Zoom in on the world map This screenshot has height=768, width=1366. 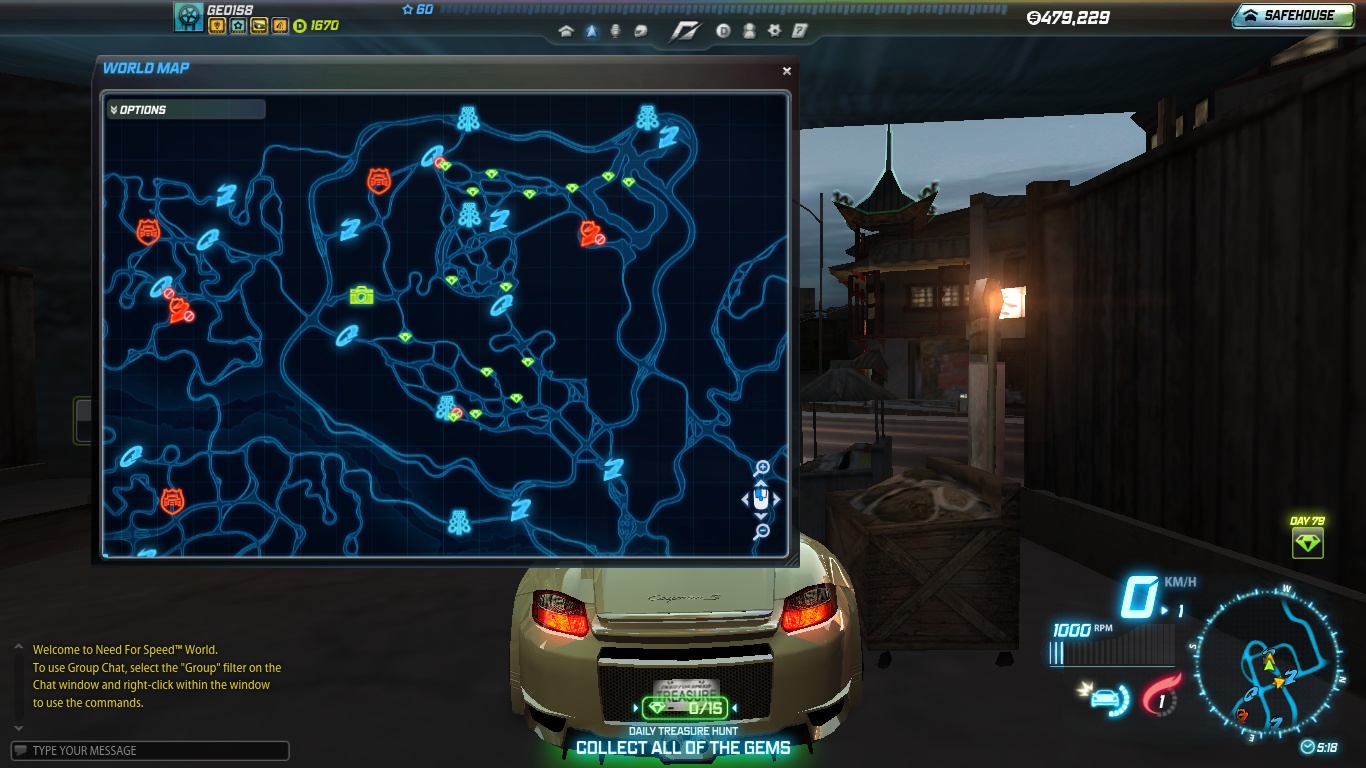tap(762, 468)
